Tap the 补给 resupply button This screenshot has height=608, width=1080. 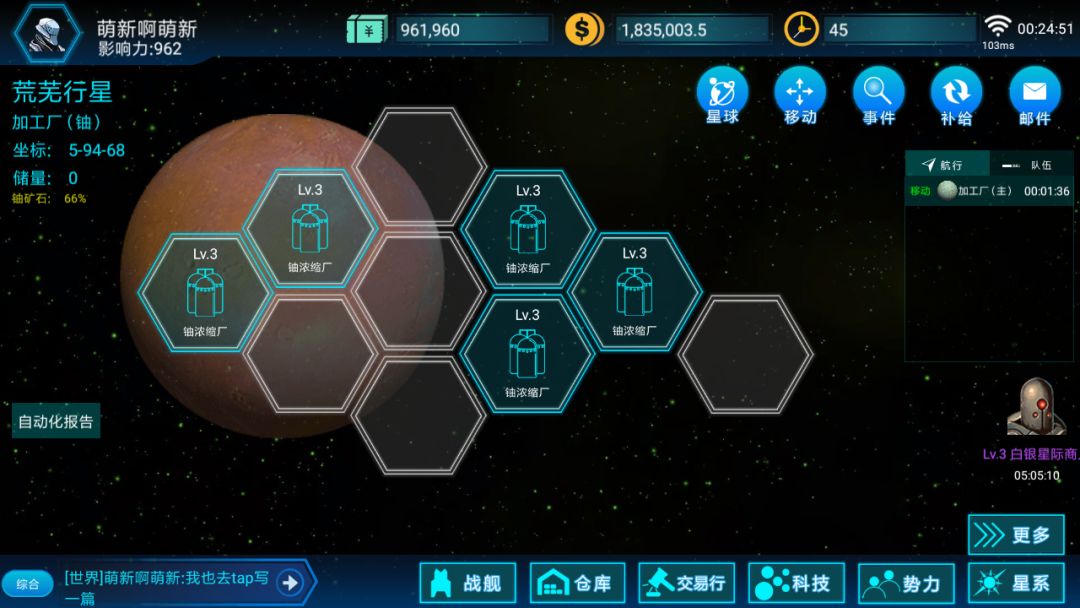(x=956, y=96)
